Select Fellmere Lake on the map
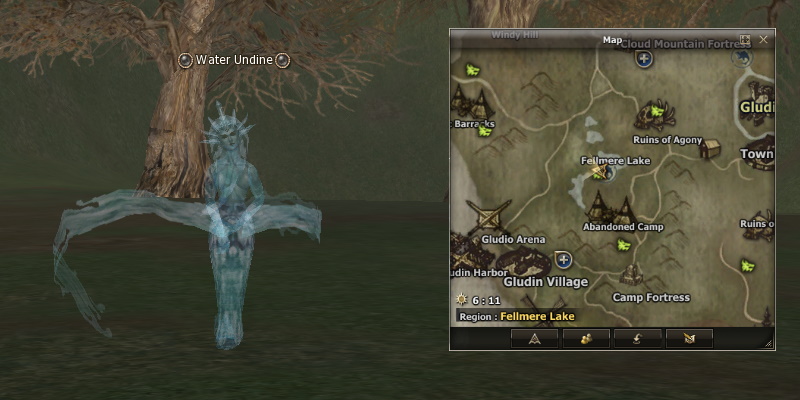 615,160
